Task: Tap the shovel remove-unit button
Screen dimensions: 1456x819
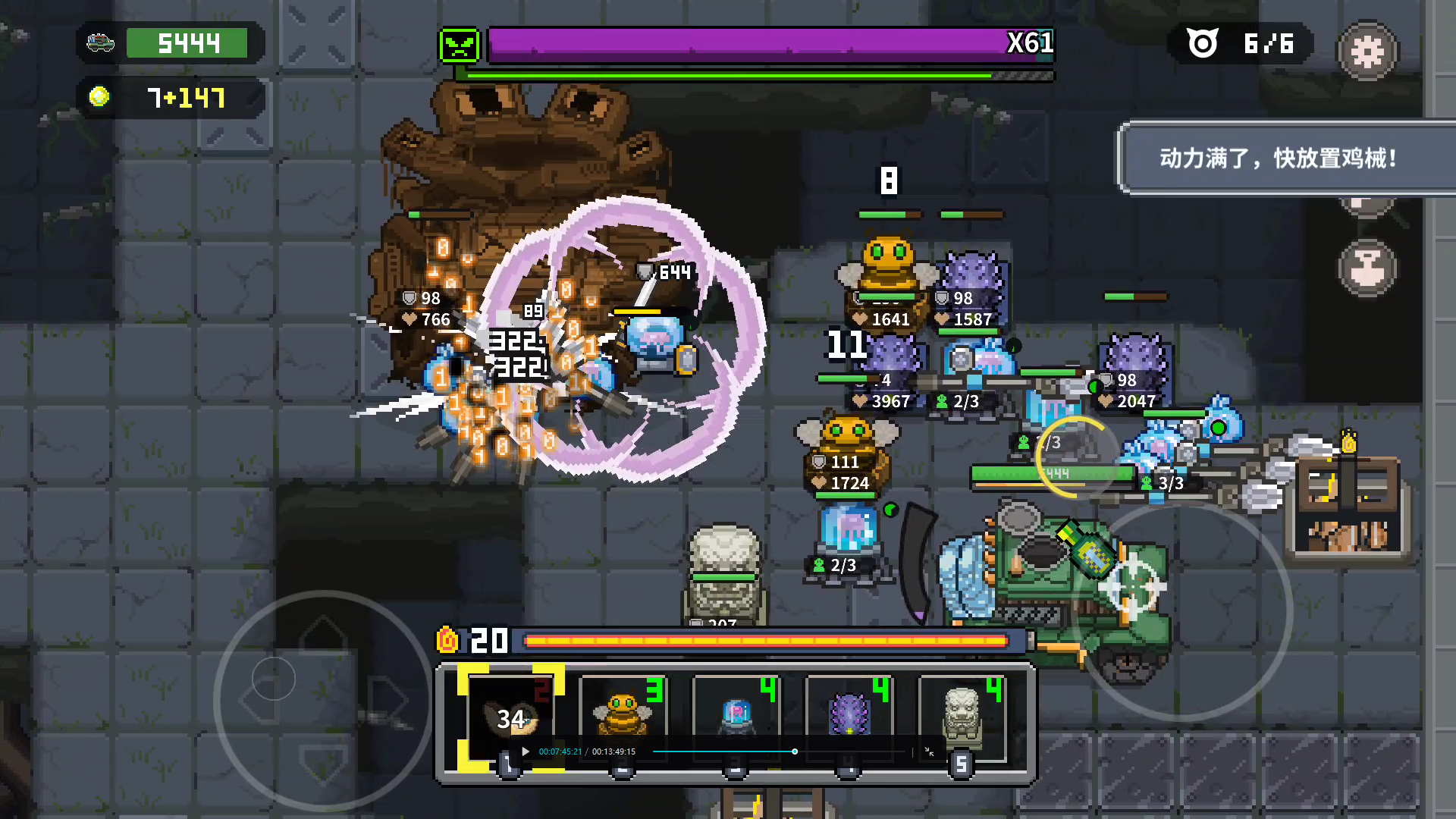Action: (x=1367, y=268)
